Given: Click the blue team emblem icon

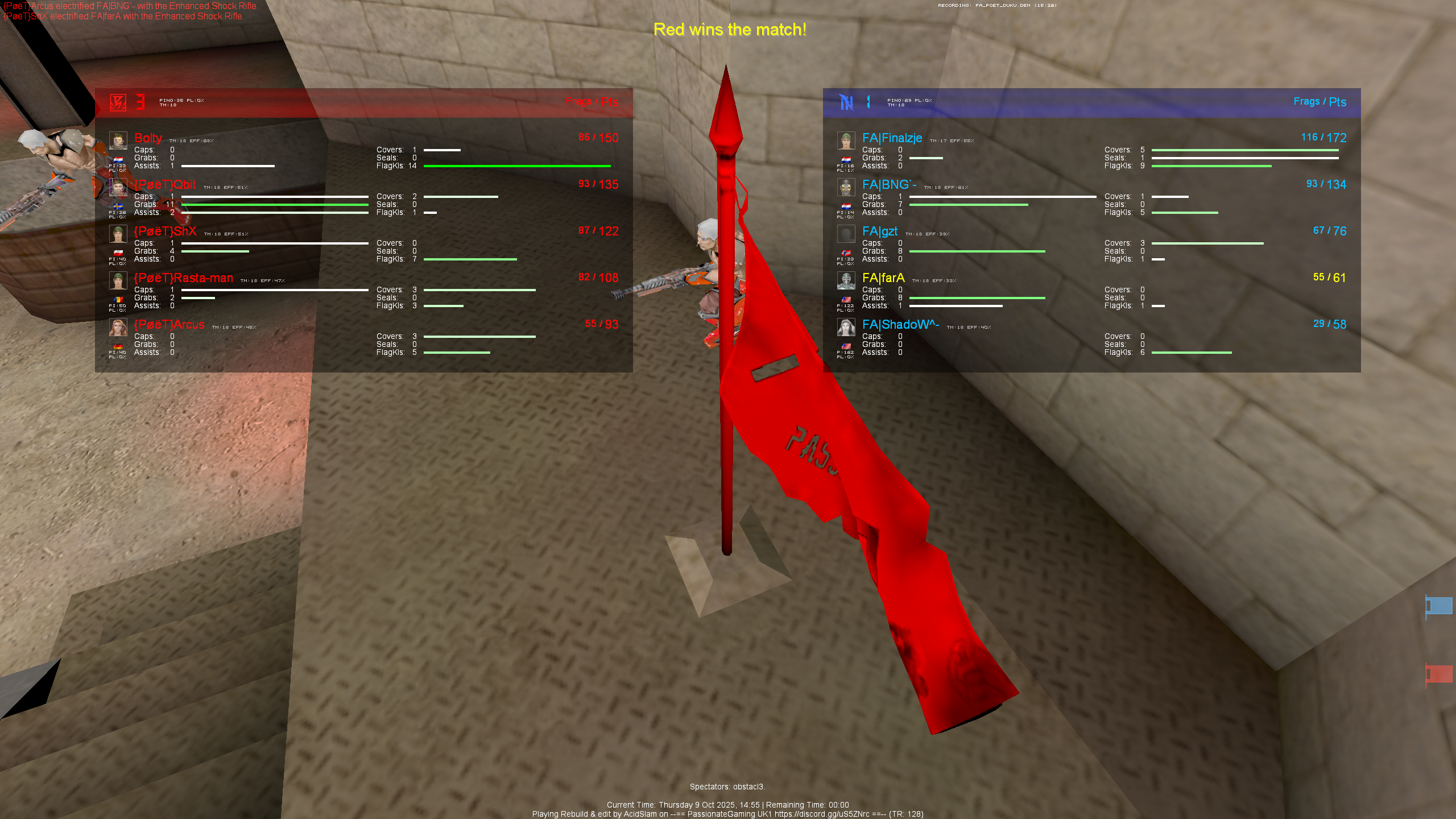Looking at the screenshot, I should 846,104.
